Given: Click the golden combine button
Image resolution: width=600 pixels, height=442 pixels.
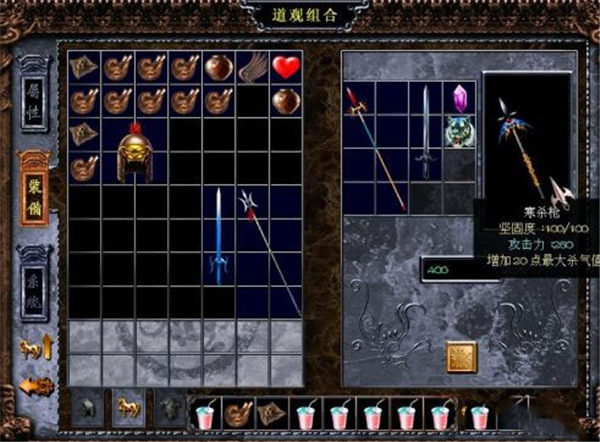Looking at the screenshot, I should [460, 356].
